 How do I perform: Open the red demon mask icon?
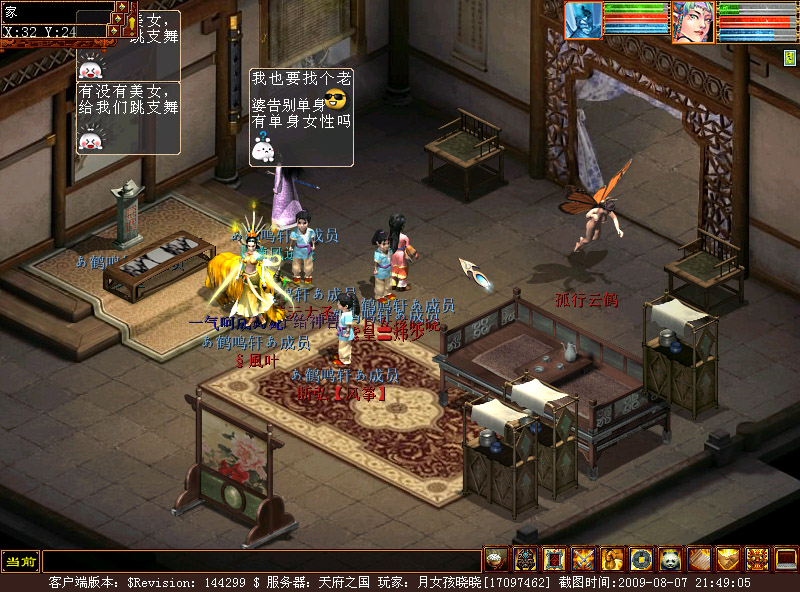click(x=757, y=560)
